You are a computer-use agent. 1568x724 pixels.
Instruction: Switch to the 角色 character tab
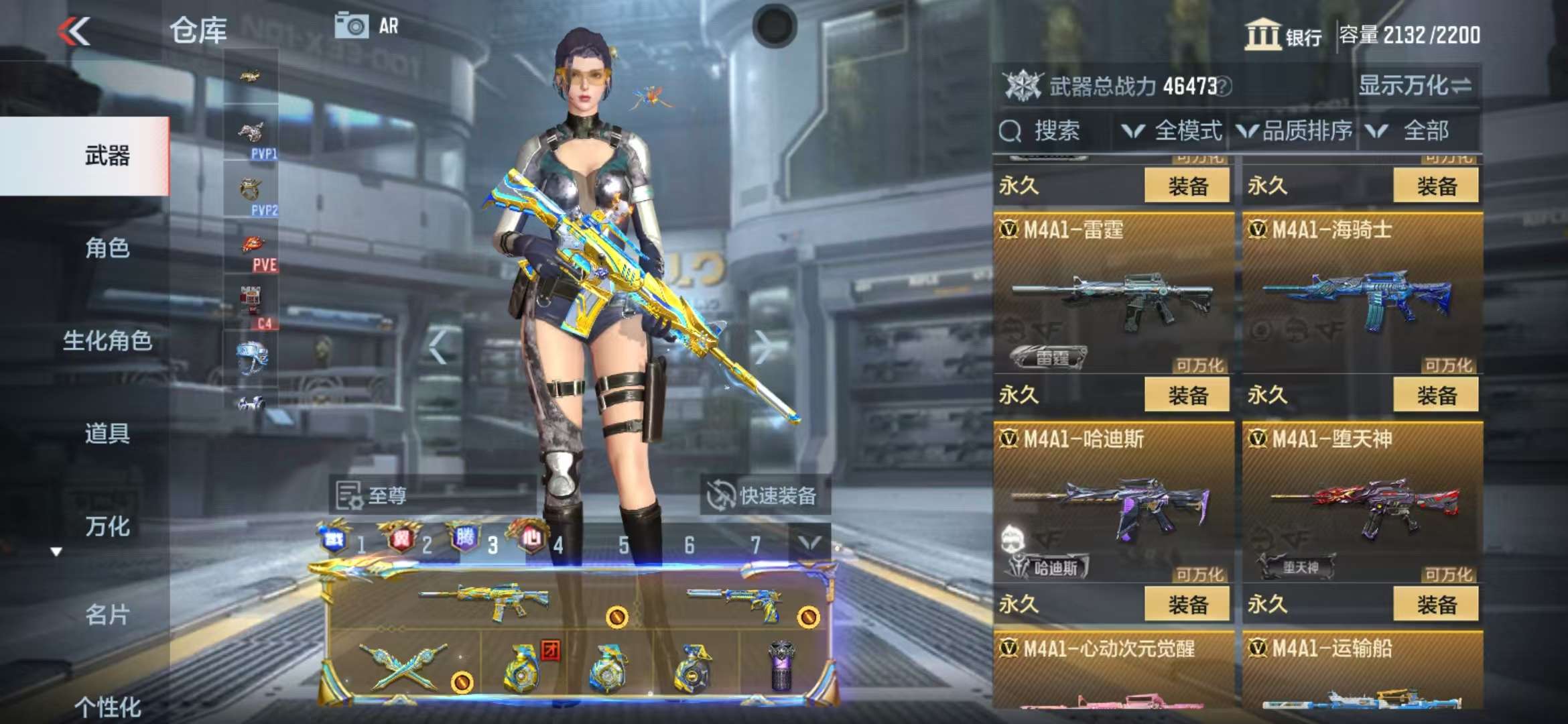tap(107, 248)
